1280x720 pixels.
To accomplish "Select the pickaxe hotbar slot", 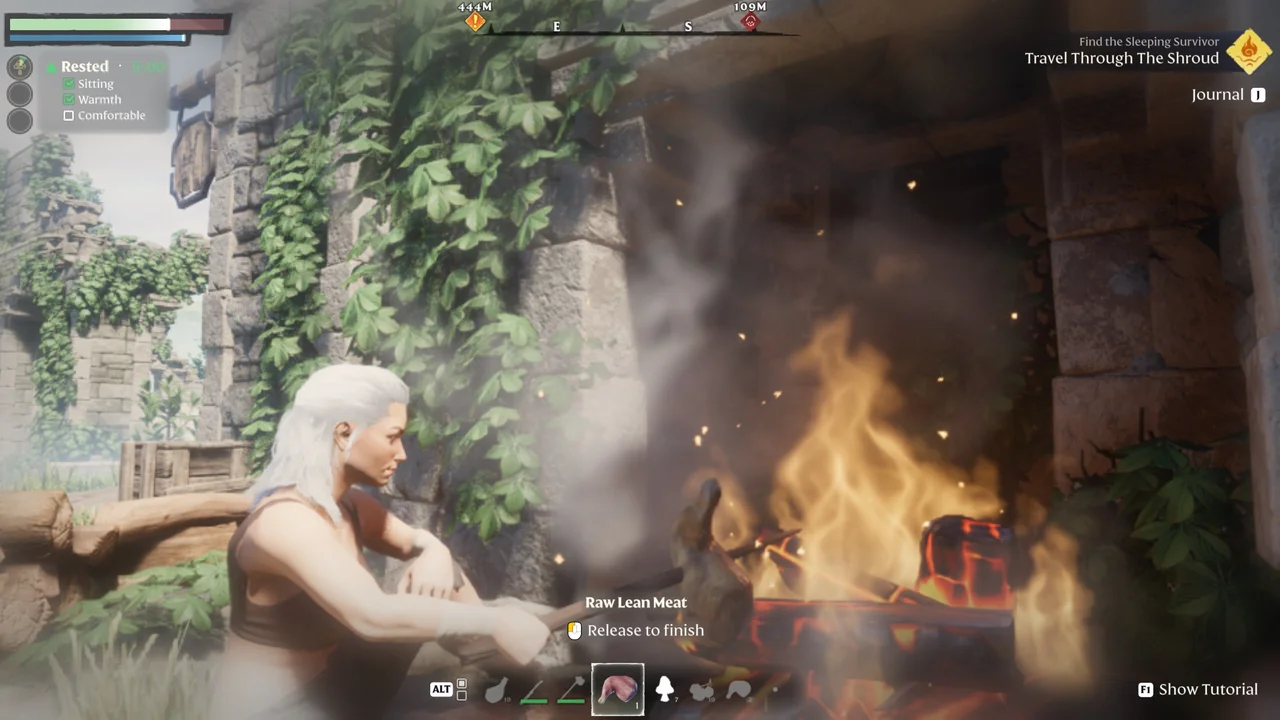I will [x=570, y=690].
